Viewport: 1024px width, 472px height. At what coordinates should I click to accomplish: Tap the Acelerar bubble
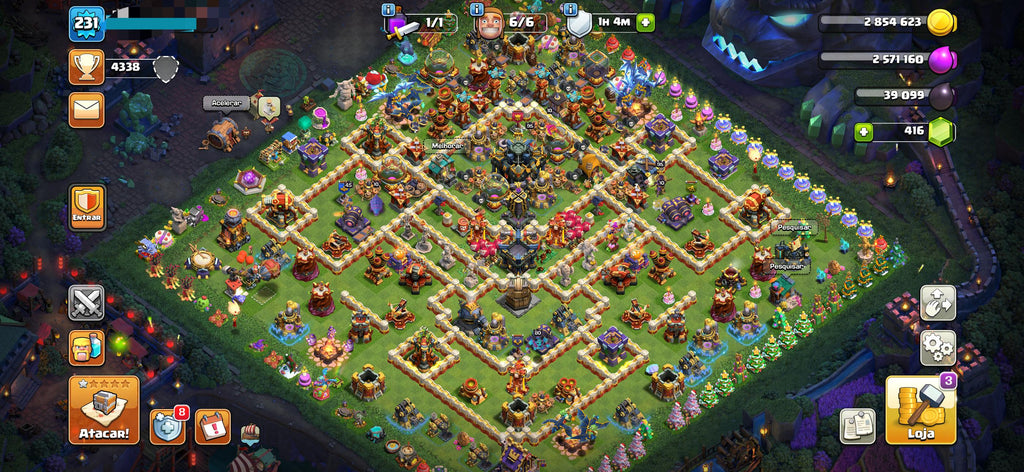click(226, 103)
